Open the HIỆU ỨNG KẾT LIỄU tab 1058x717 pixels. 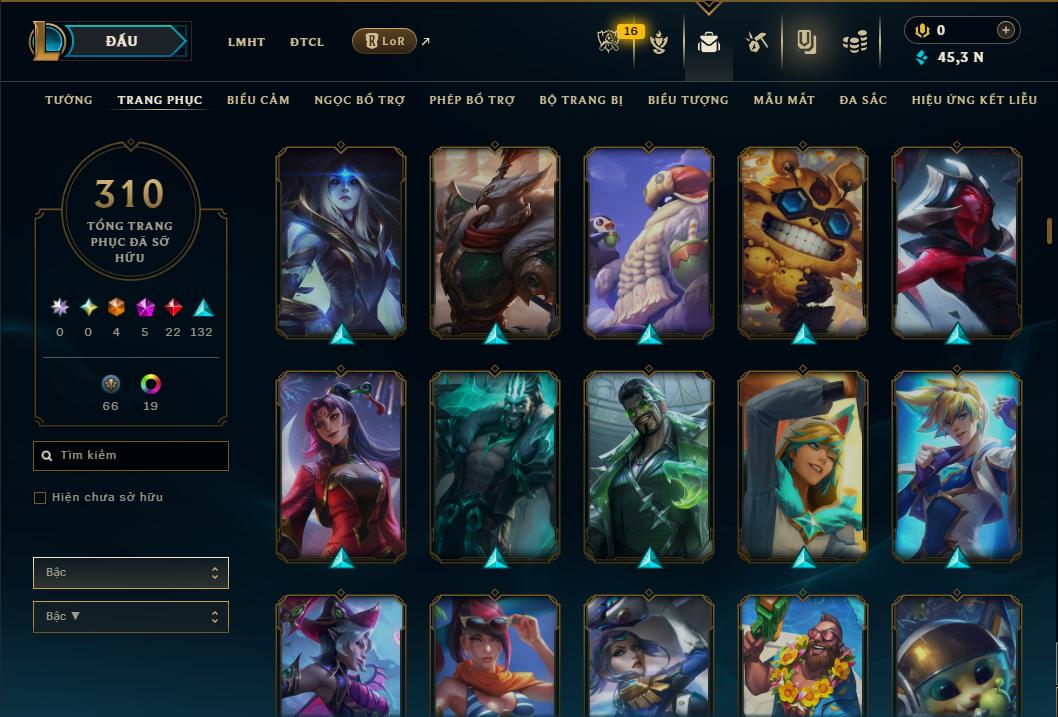click(x=974, y=100)
